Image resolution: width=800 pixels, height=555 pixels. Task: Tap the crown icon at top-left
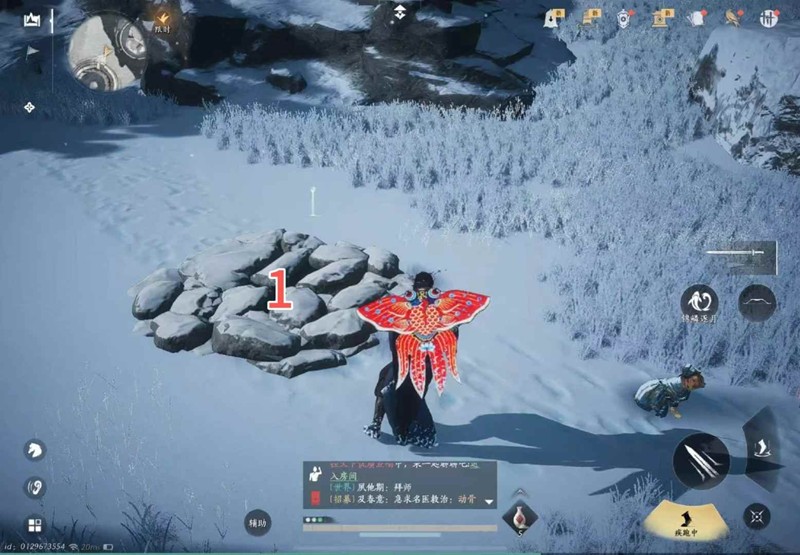tap(32, 19)
